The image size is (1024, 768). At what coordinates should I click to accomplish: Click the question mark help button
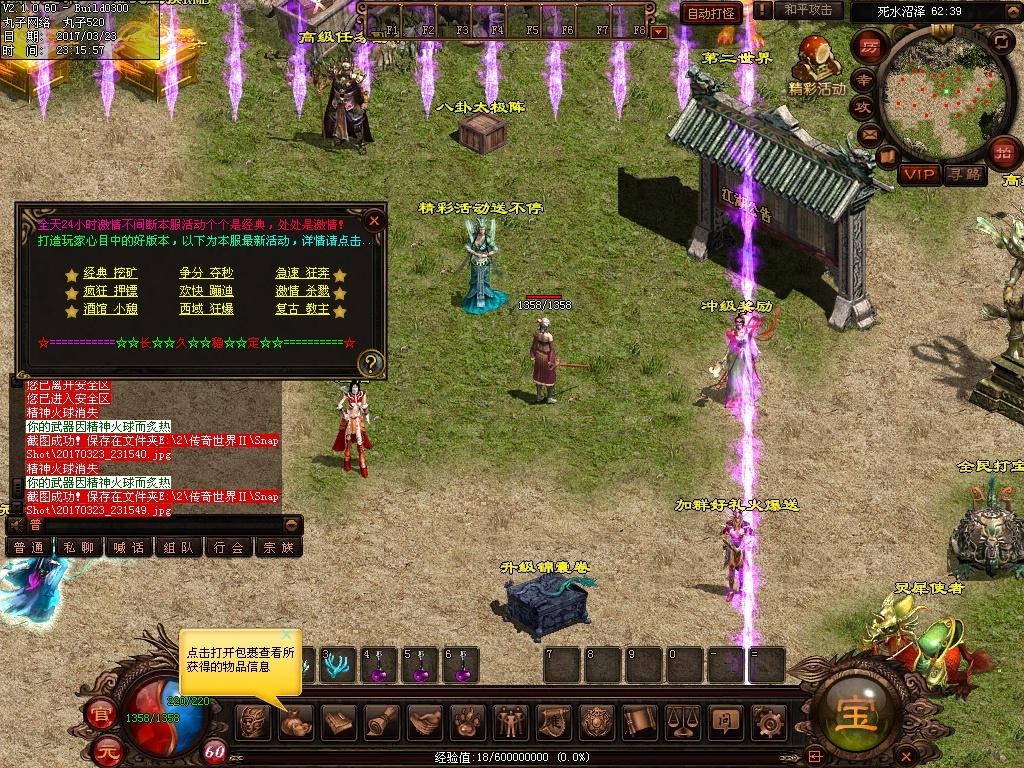tap(370, 362)
